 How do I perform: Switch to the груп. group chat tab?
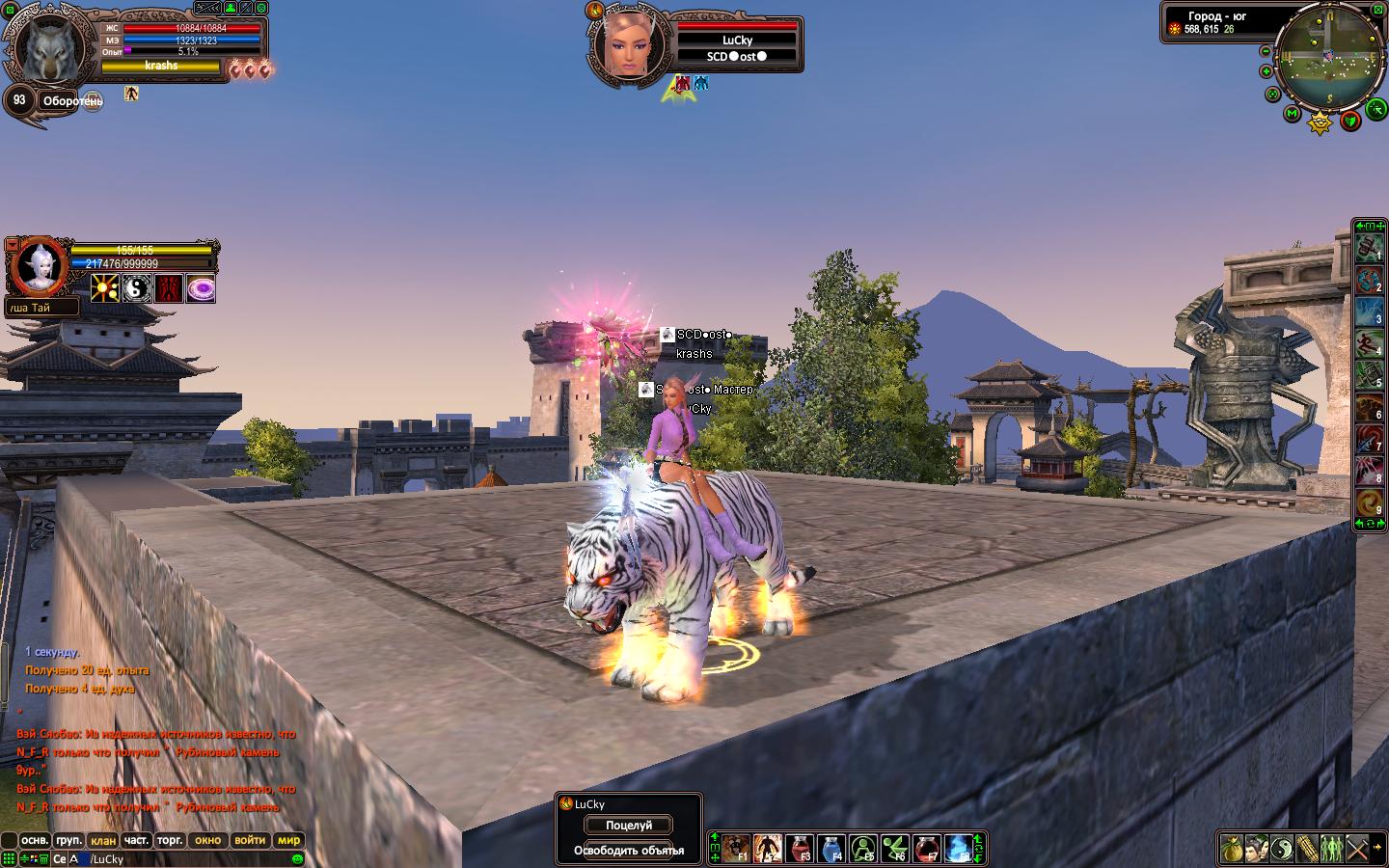[x=68, y=840]
